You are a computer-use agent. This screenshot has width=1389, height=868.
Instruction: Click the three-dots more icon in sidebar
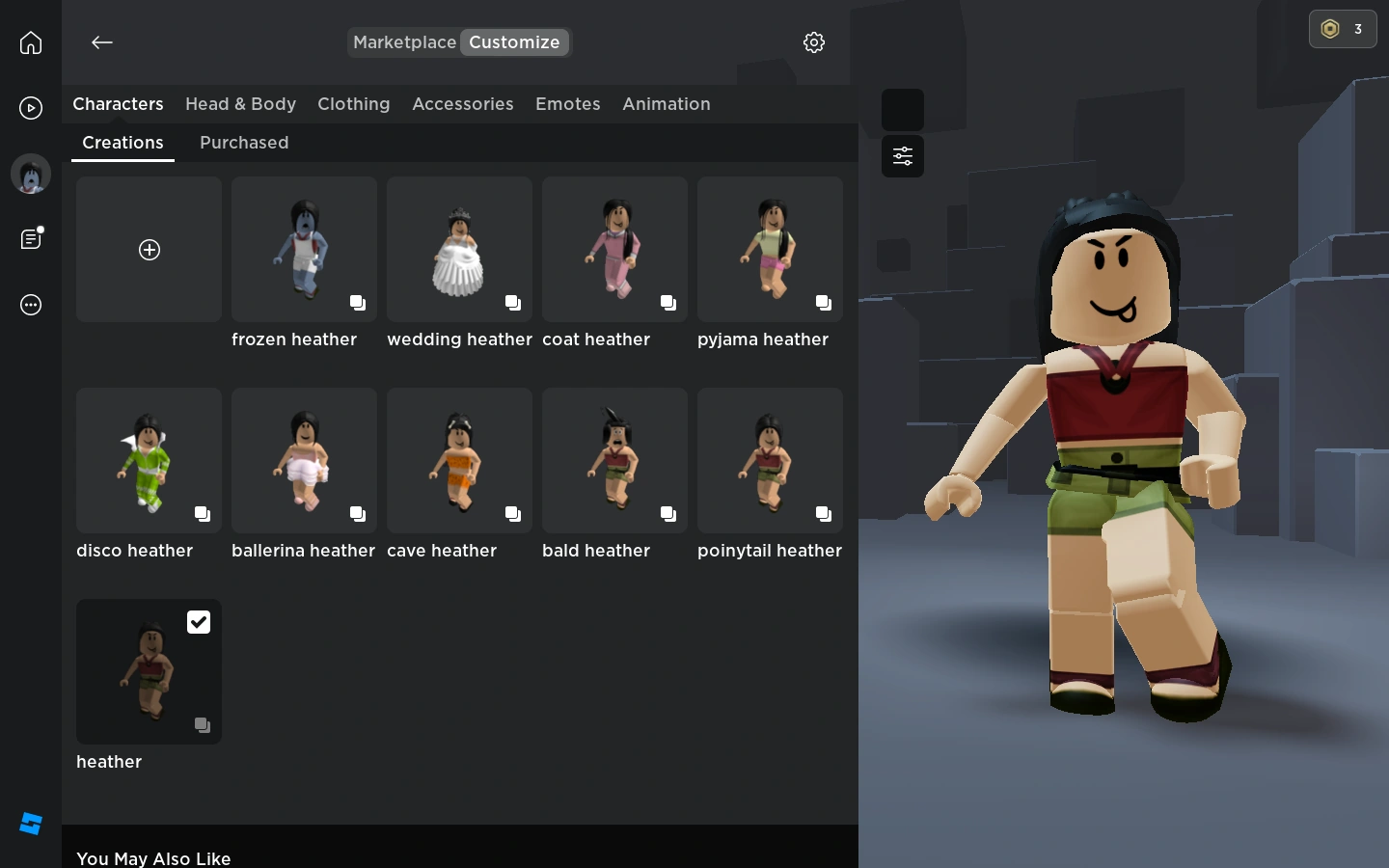tap(31, 305)
